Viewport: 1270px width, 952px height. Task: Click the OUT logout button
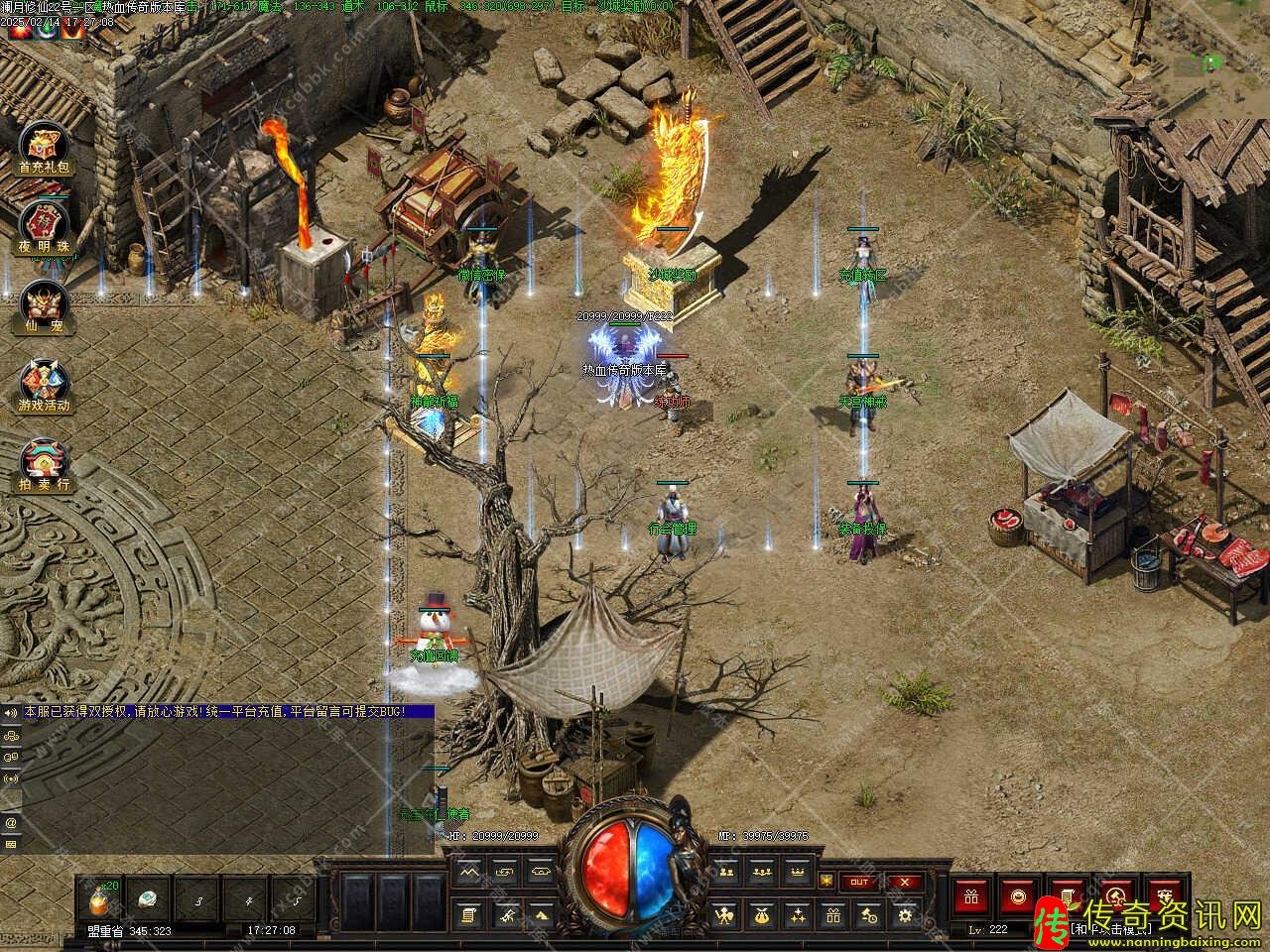click(859, 882)
